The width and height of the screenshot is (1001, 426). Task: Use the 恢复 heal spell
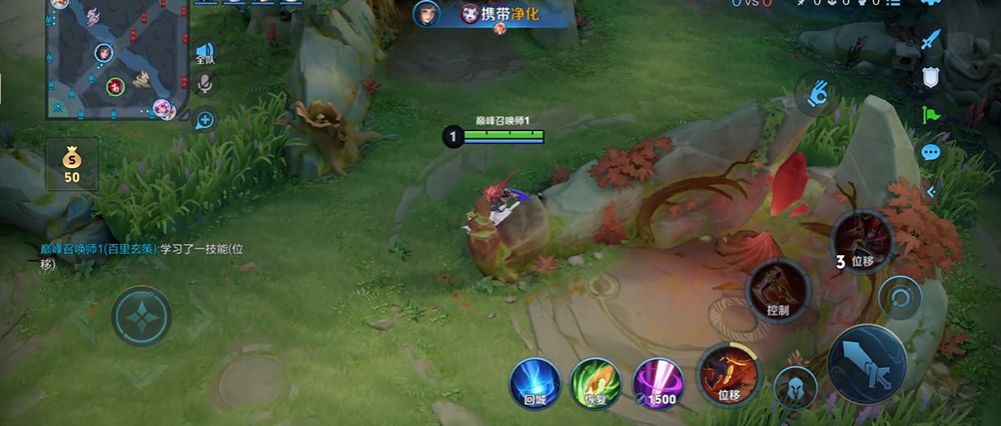tap(596, 382)
